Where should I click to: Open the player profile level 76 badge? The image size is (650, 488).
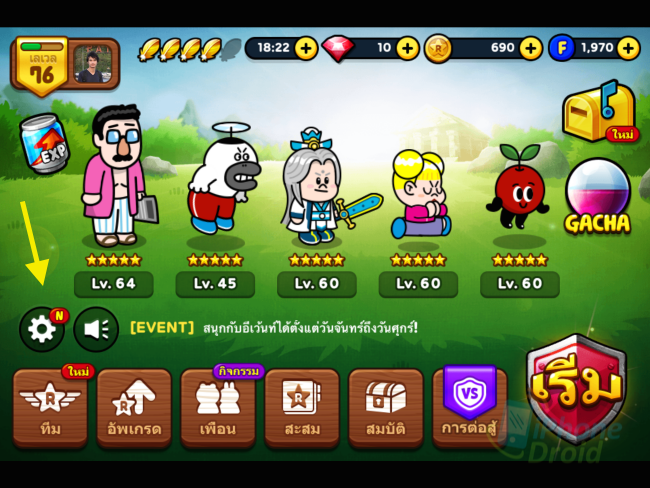(x=44, y=65)
